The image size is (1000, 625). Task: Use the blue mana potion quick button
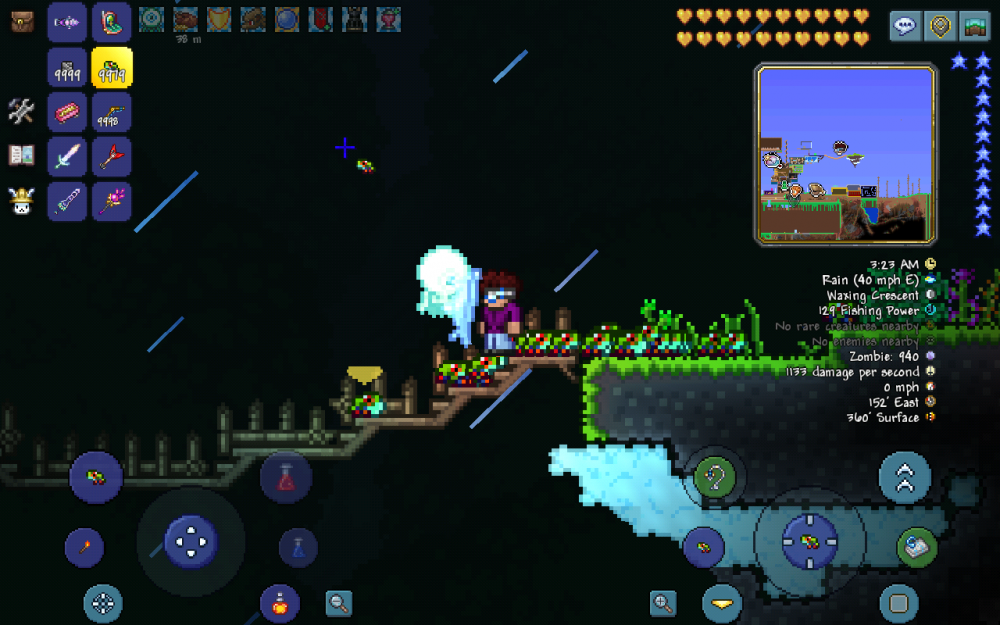pos(298,547)
